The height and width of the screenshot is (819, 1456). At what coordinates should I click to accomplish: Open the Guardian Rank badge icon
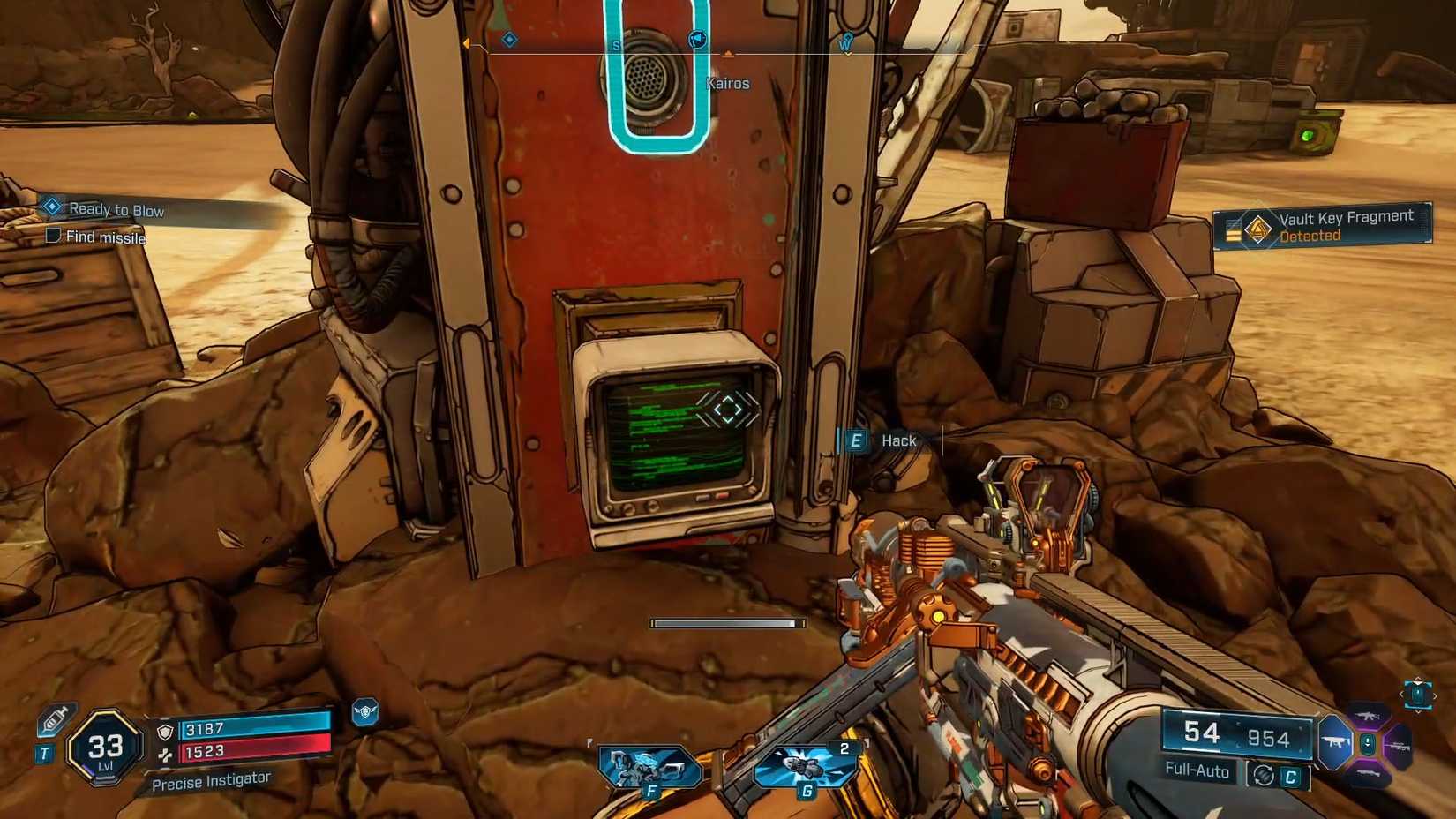pyautogui.click(x=364, y=711)
